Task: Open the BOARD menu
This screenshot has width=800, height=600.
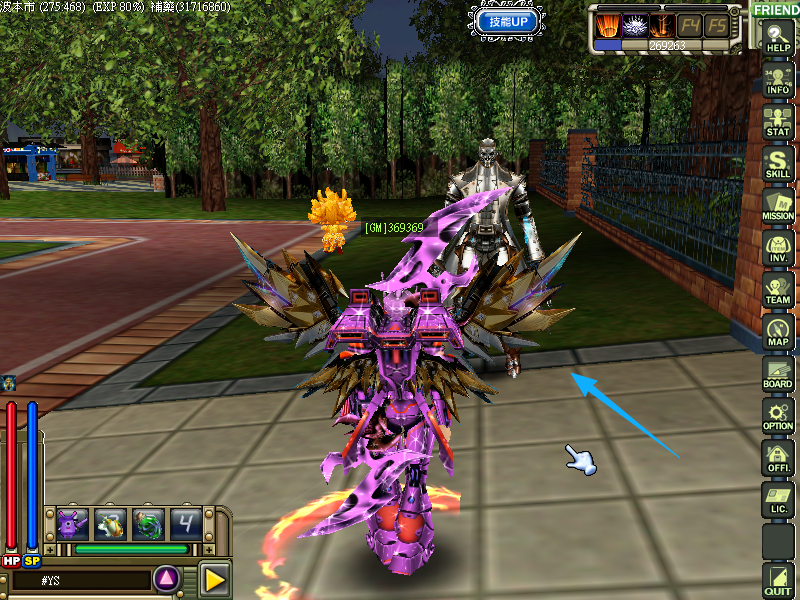Action: pyautogui.click(x=777, y=374)
